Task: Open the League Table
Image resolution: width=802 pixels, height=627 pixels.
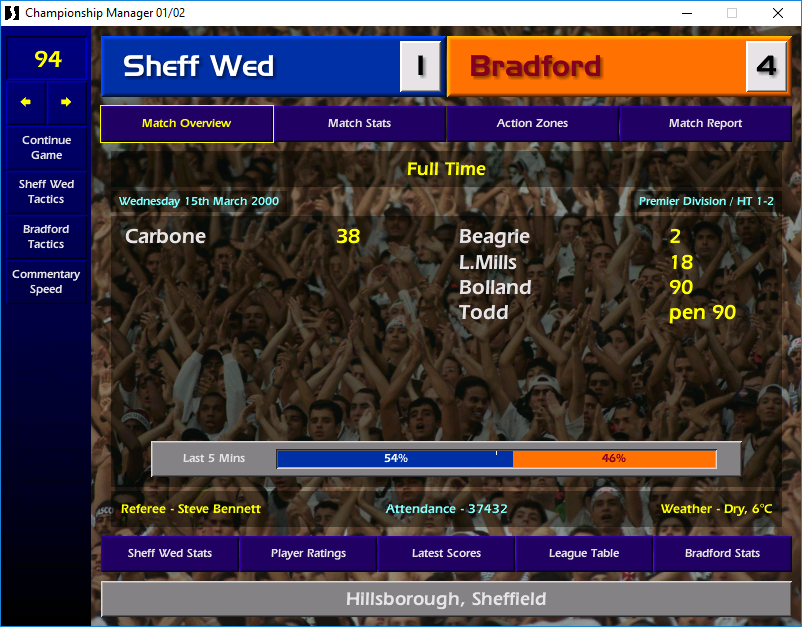Action: click(x=584, y=553)
